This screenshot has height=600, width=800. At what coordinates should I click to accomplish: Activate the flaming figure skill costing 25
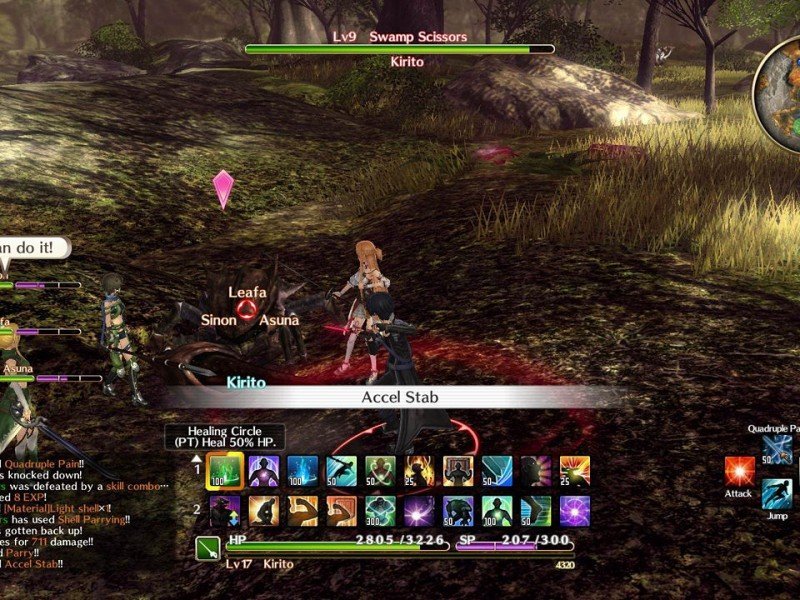[x=419, y=472]
